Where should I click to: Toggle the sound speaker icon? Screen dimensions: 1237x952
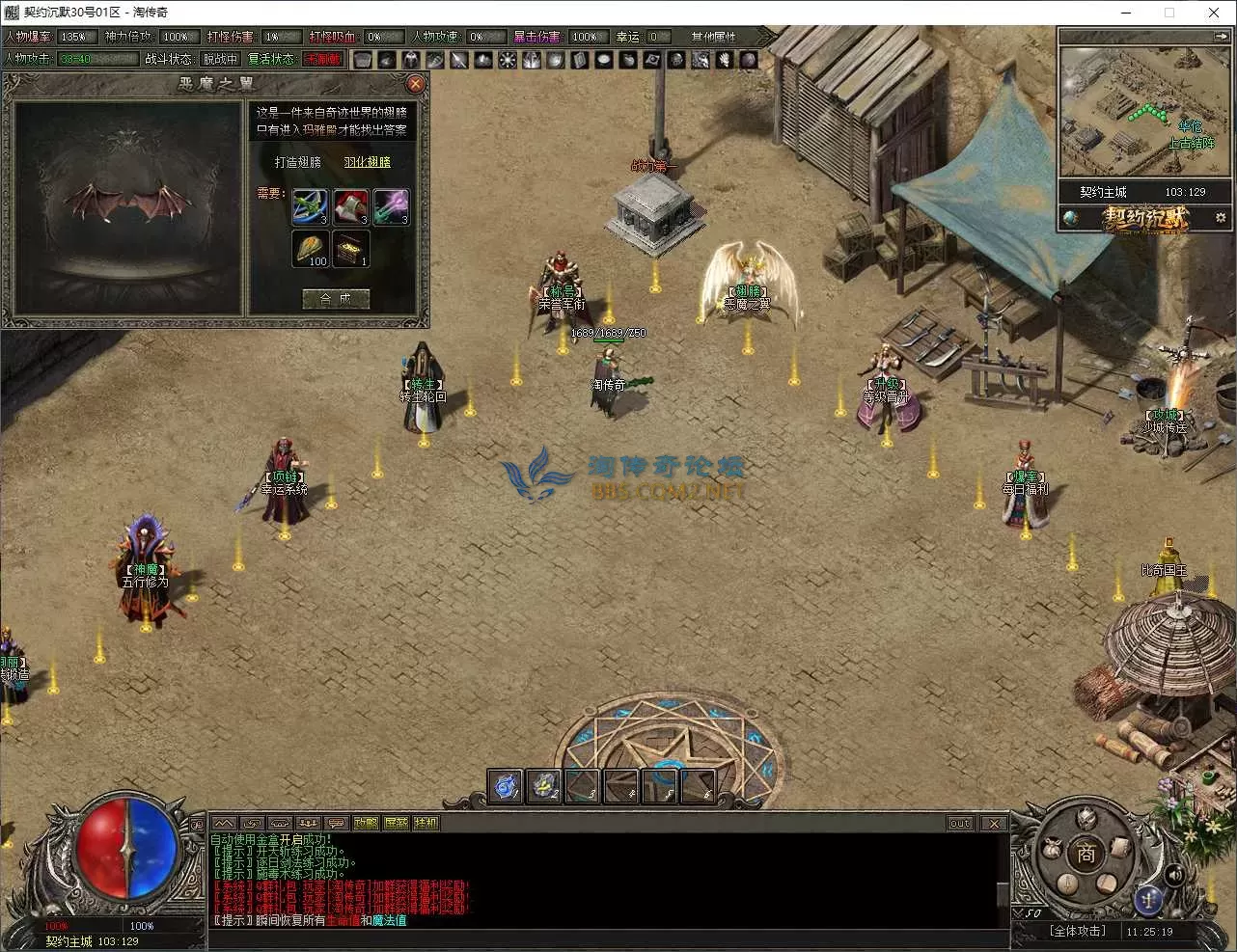1174,875
